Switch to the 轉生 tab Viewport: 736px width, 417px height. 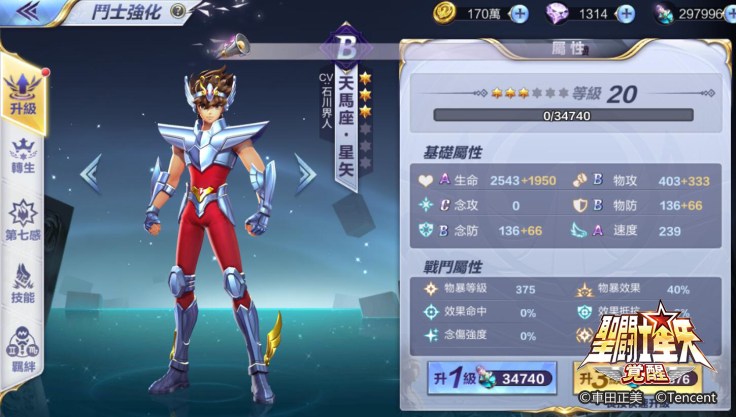[23, 157]
